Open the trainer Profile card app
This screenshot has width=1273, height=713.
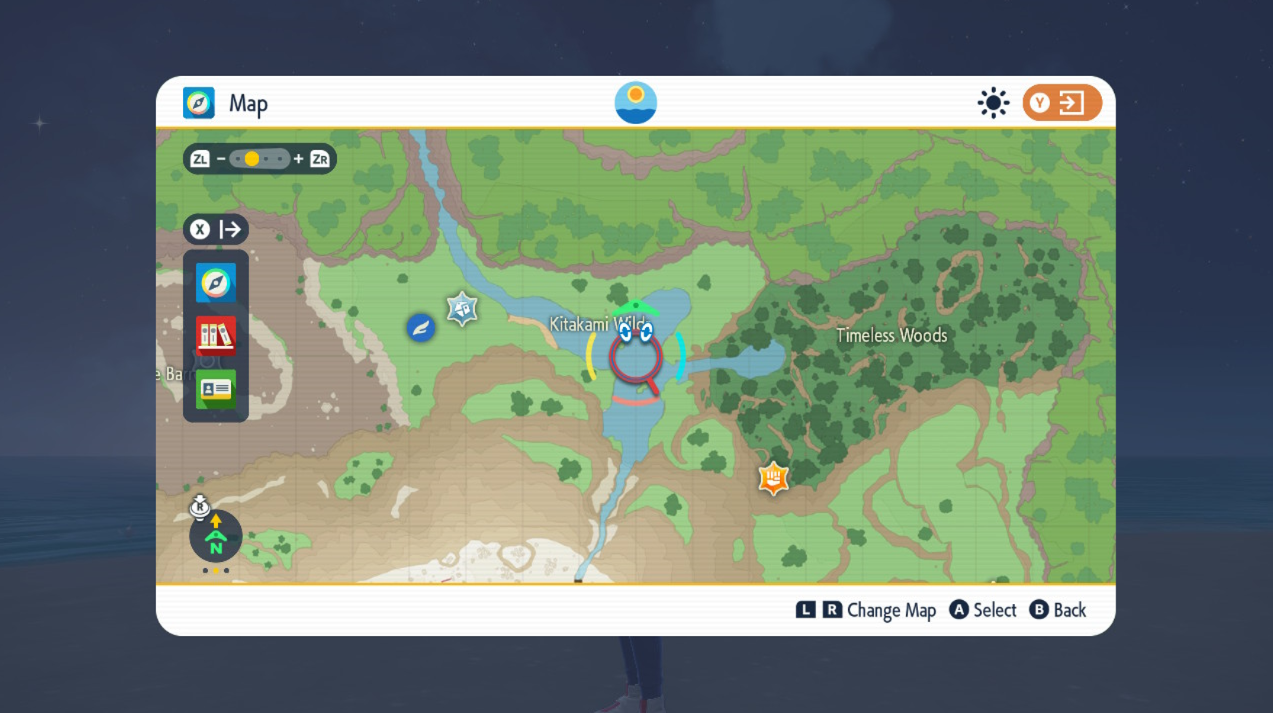(216, 389)
